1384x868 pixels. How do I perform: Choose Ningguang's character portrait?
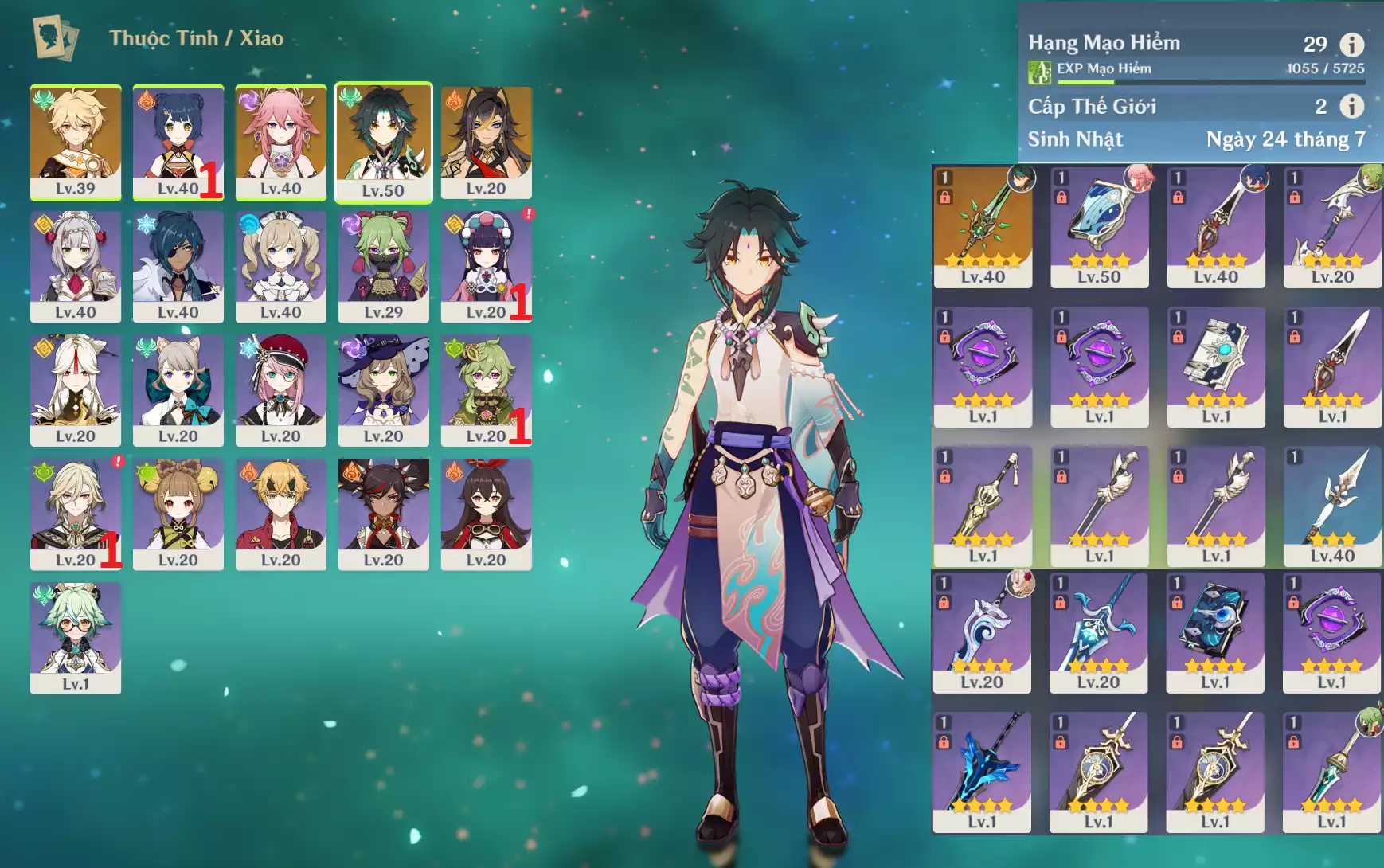pos(76,389)
